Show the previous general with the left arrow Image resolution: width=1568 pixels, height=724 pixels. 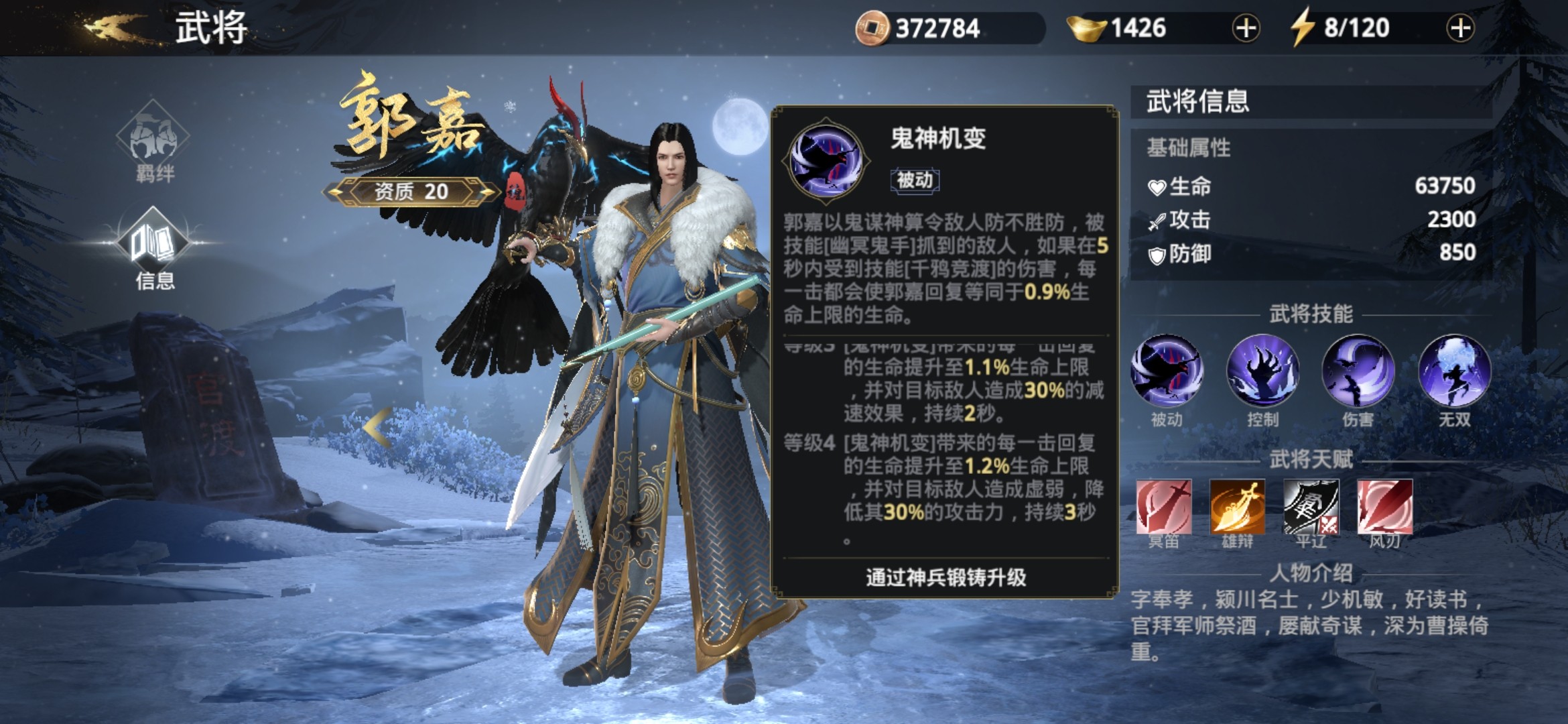(377, 428)
